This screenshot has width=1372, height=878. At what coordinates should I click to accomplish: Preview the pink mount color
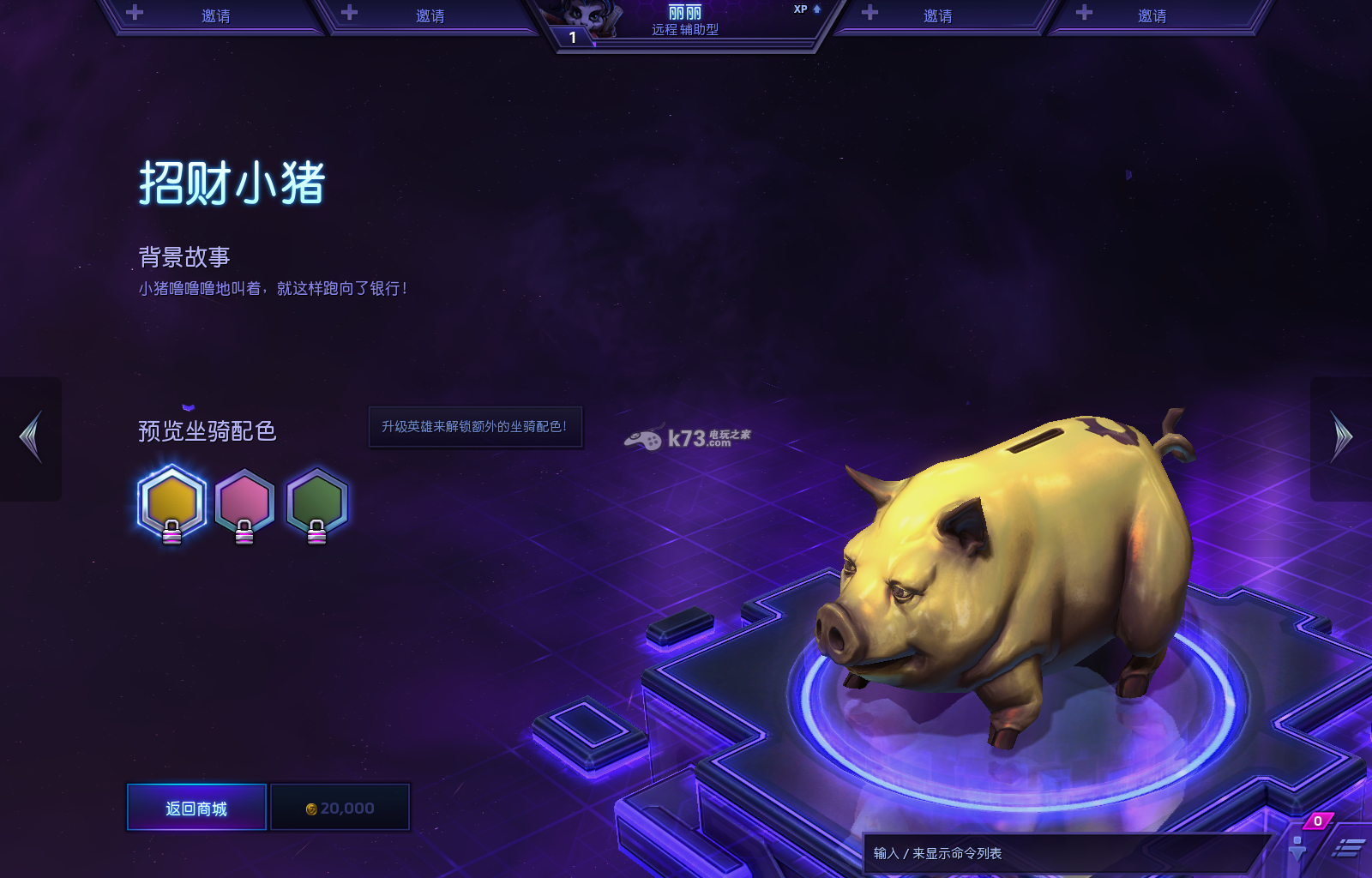pos(244,502)
